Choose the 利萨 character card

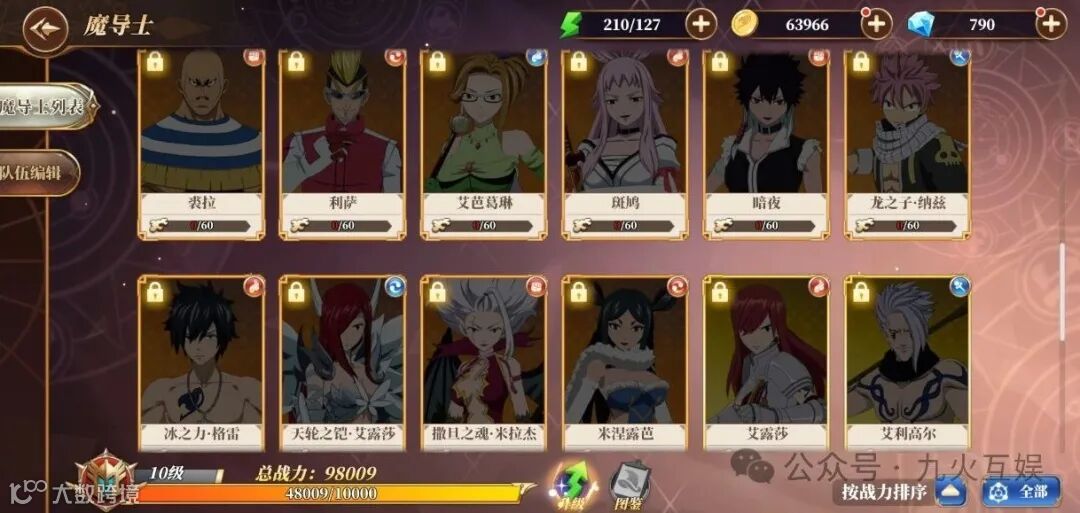pyautogui.click(x=342, y=140)
